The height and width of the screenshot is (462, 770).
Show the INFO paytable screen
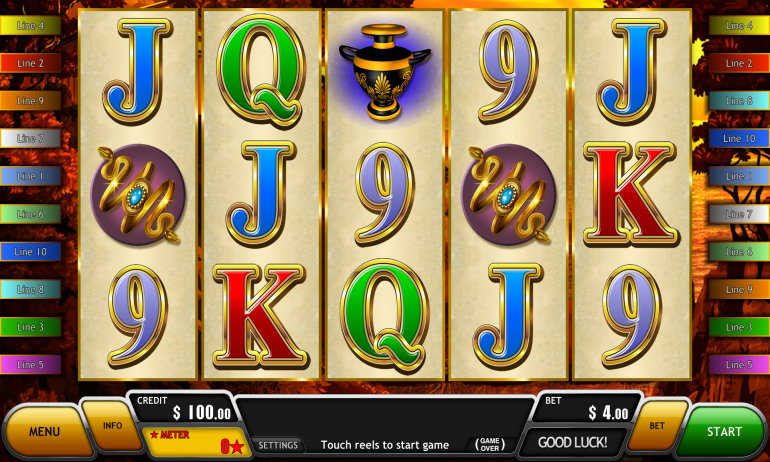(x=112, y=424)
